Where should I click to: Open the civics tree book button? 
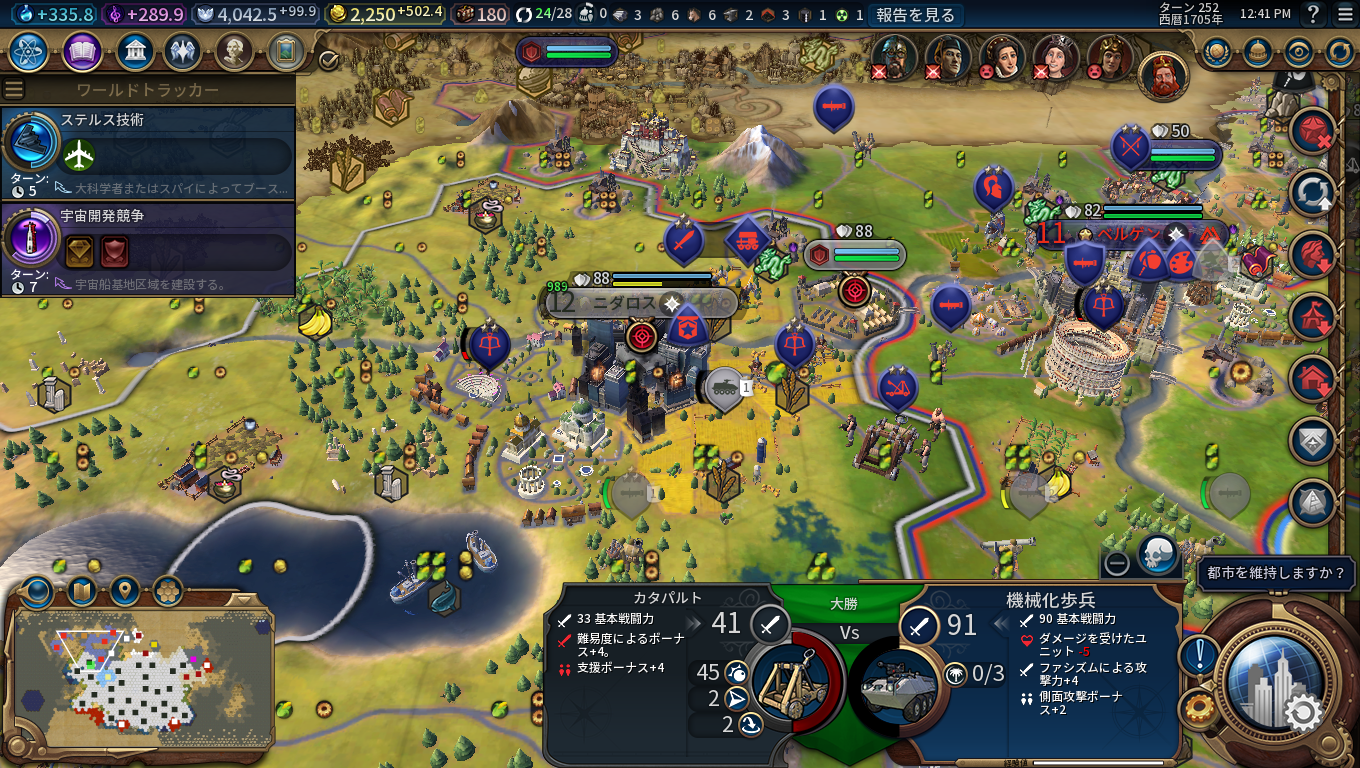(x=82, y=51)
